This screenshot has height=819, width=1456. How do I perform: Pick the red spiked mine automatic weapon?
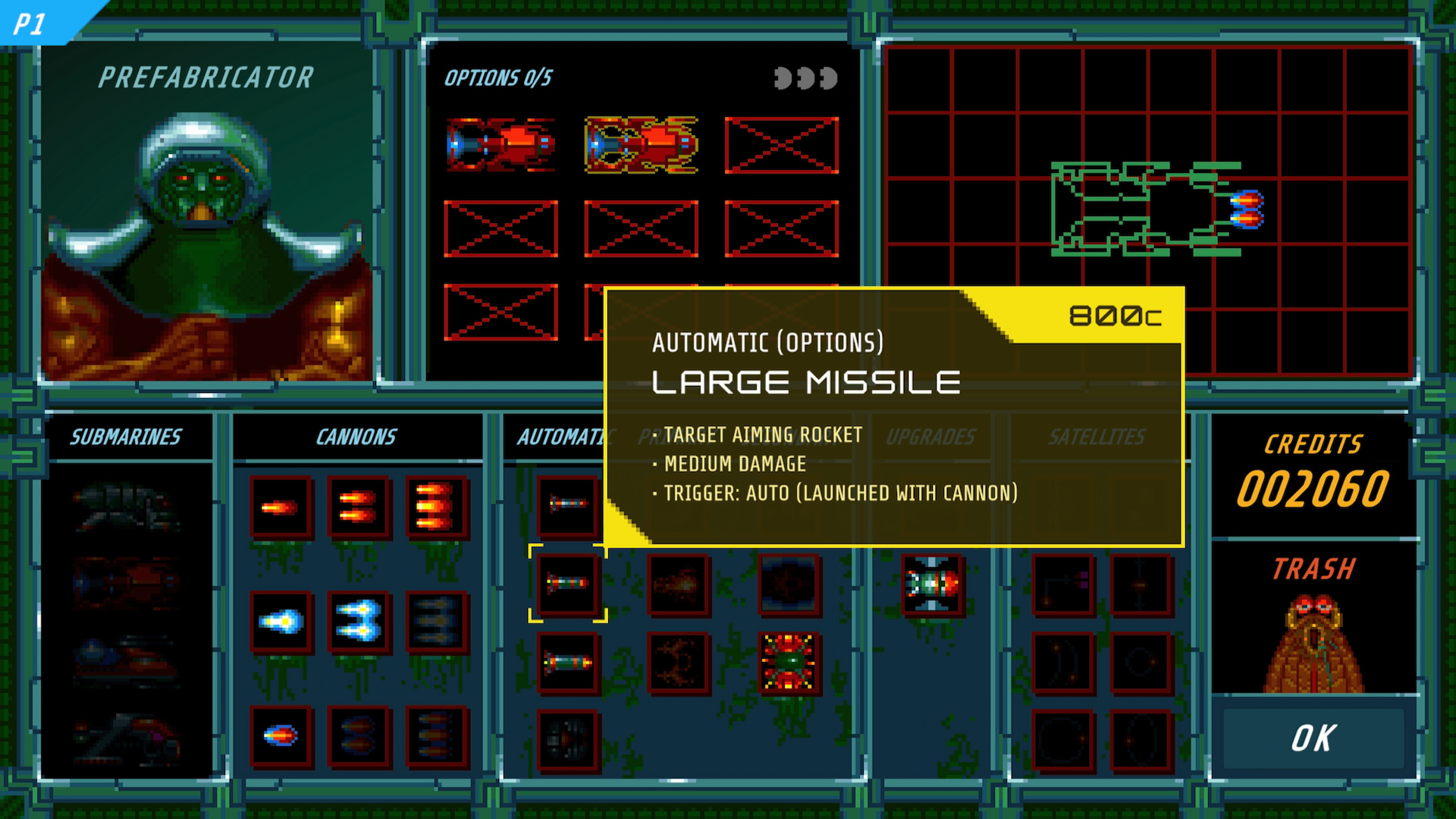click(789, 663)
